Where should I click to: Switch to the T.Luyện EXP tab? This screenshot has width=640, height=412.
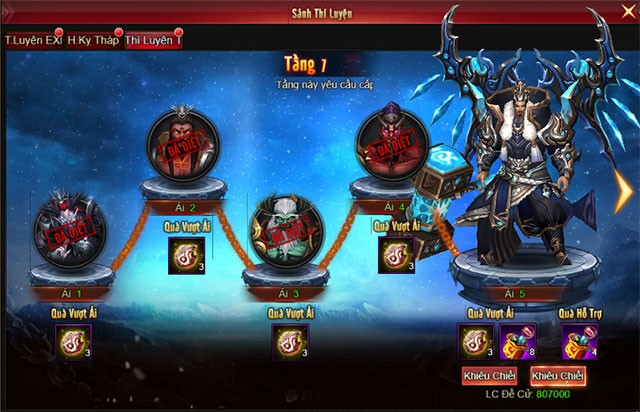(33, 40)
